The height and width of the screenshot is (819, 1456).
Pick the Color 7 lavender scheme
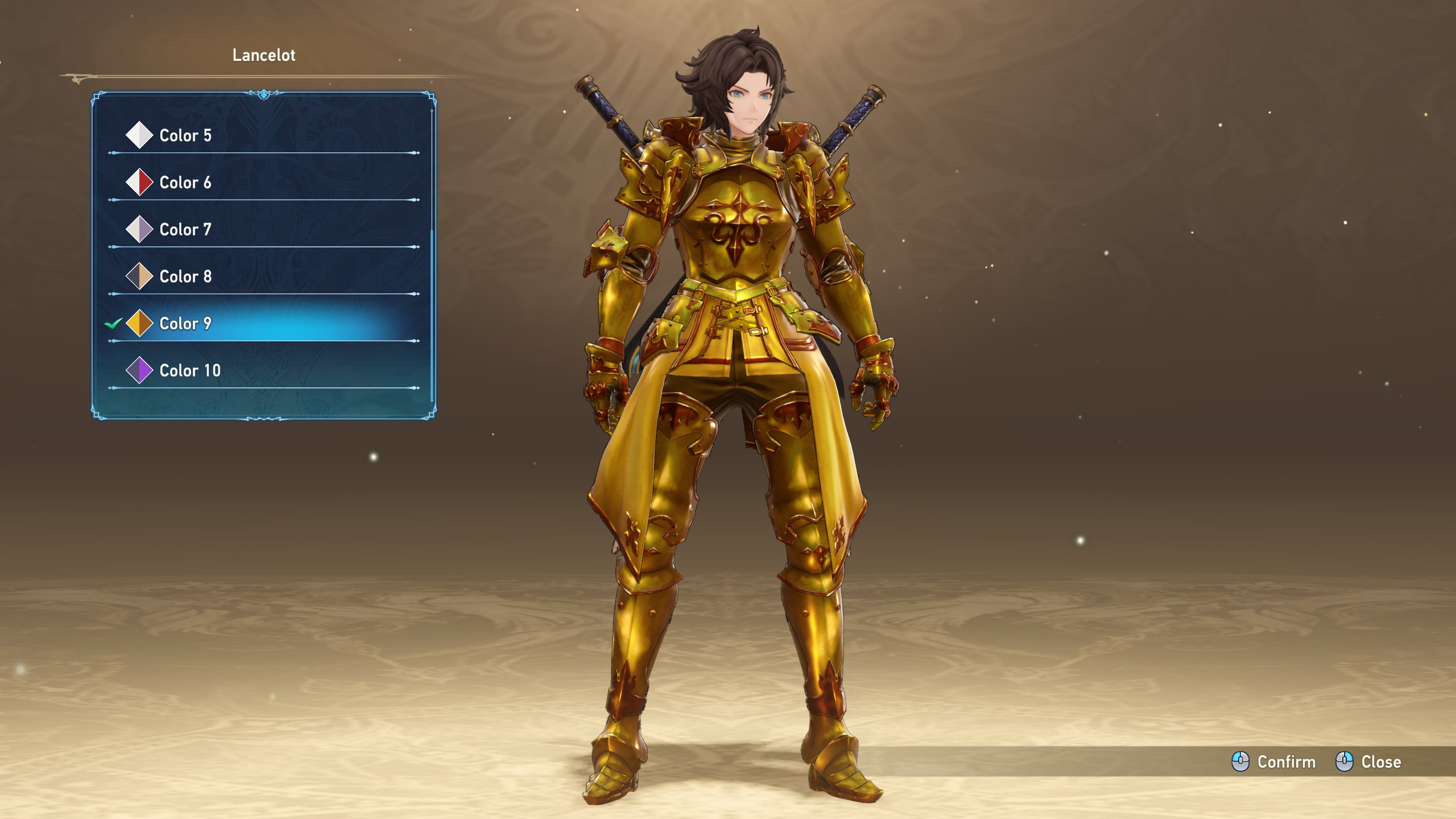pos(185,230)
